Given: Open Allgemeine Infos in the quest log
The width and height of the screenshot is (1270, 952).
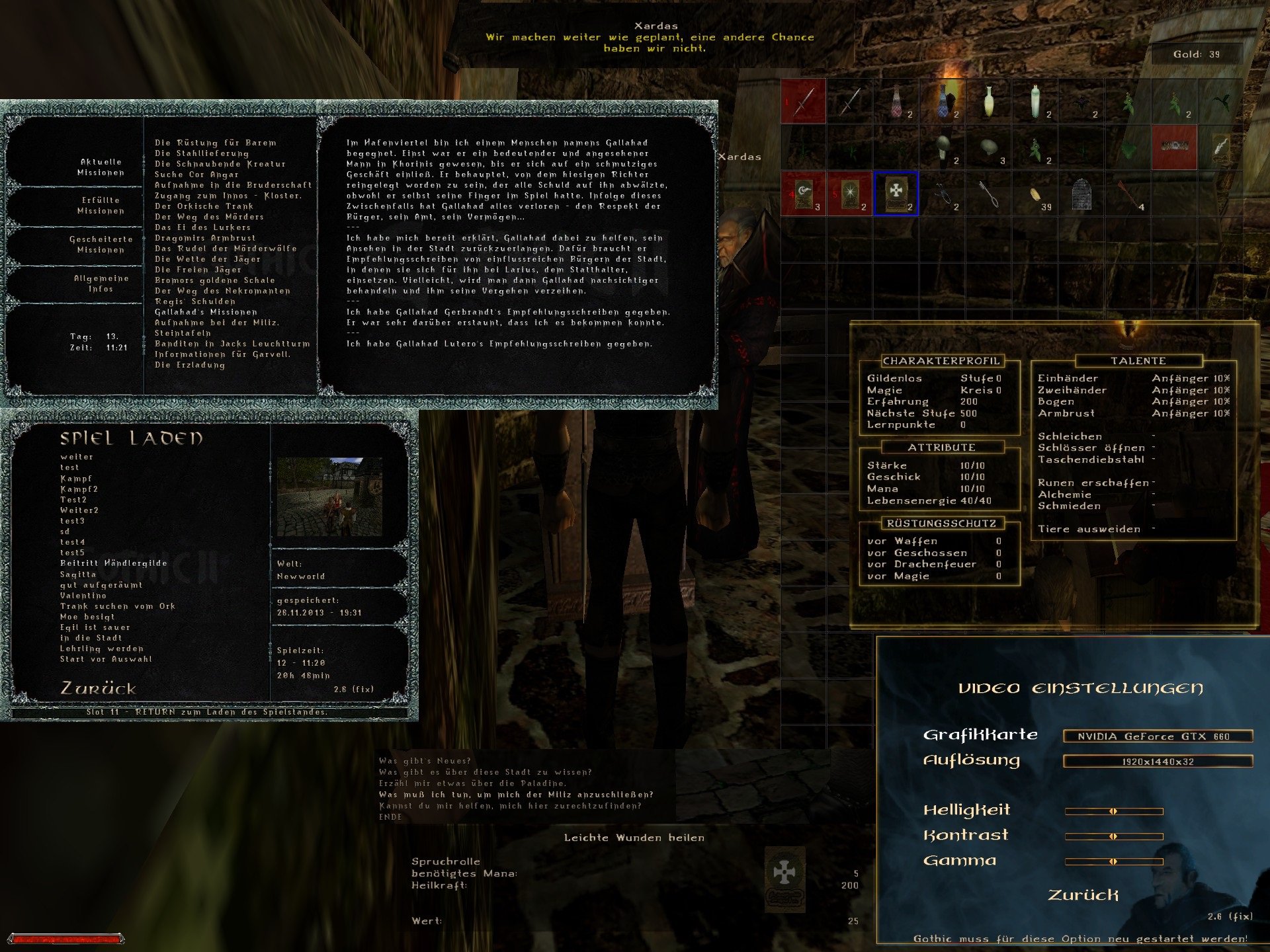Looking at the screenshot, I should point(101,284).
